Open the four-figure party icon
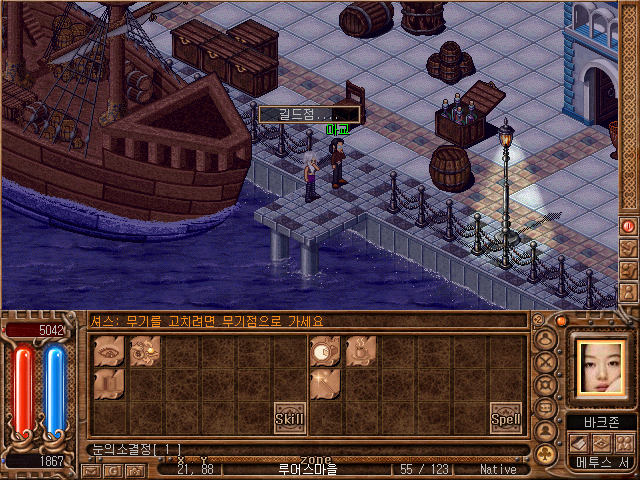 [624, 443]
